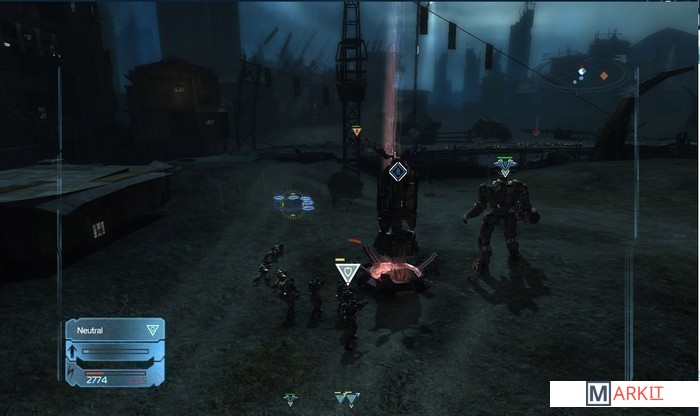Screen dimensions: 700x416
Task: Click the MARKII watermark logo
Action: (623, 394)
